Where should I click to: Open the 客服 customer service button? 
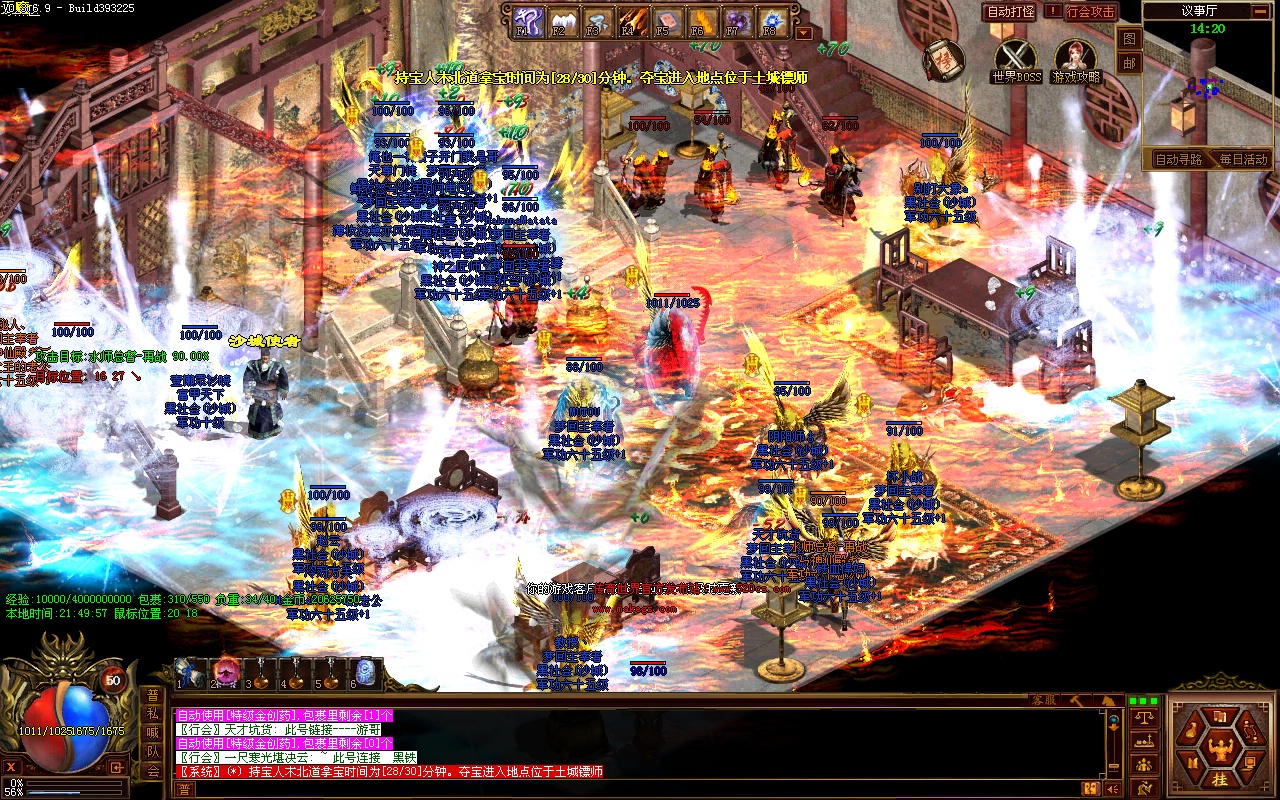pos(1045,700)
